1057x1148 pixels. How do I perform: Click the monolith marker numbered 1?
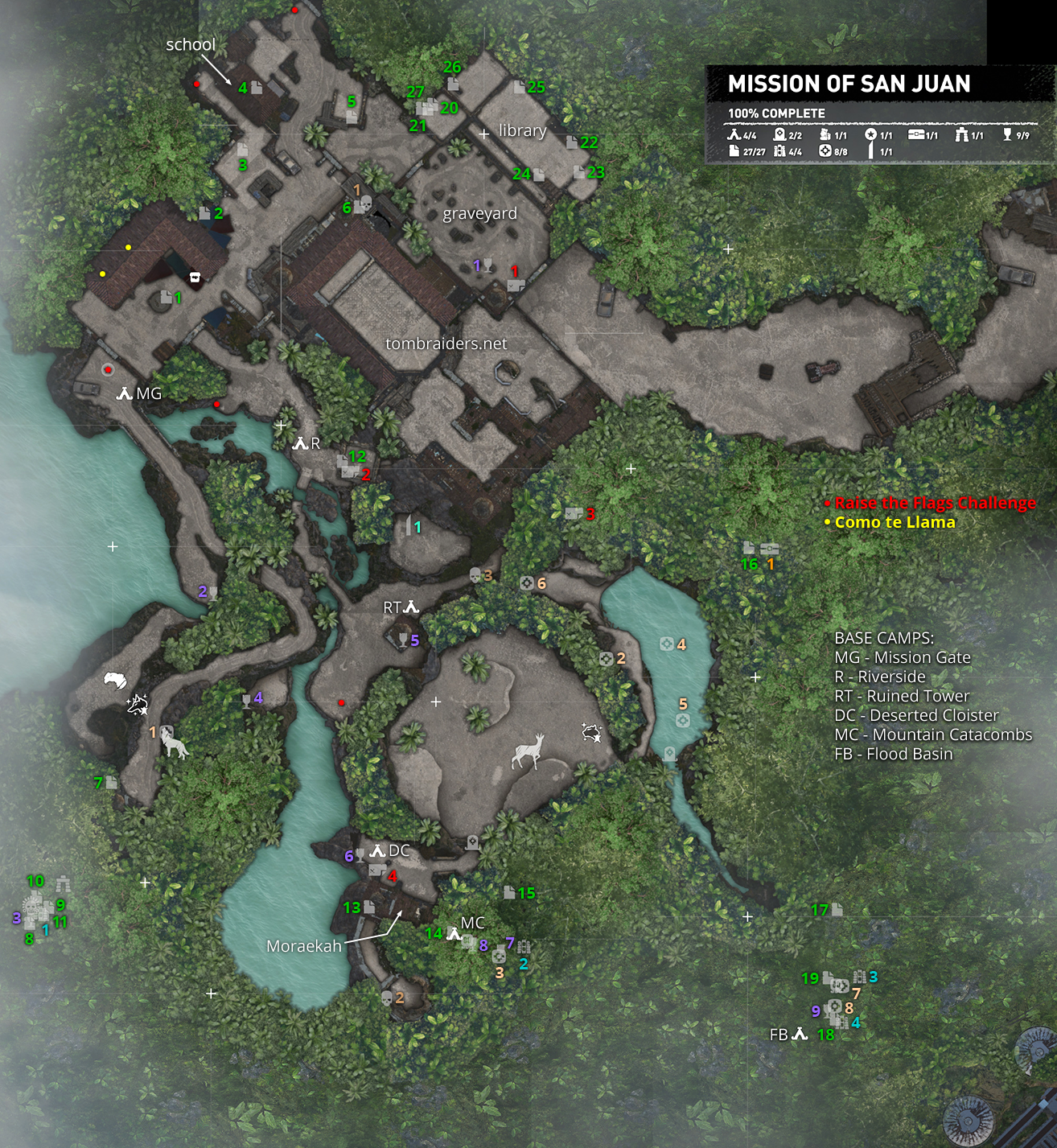[408, 526]
